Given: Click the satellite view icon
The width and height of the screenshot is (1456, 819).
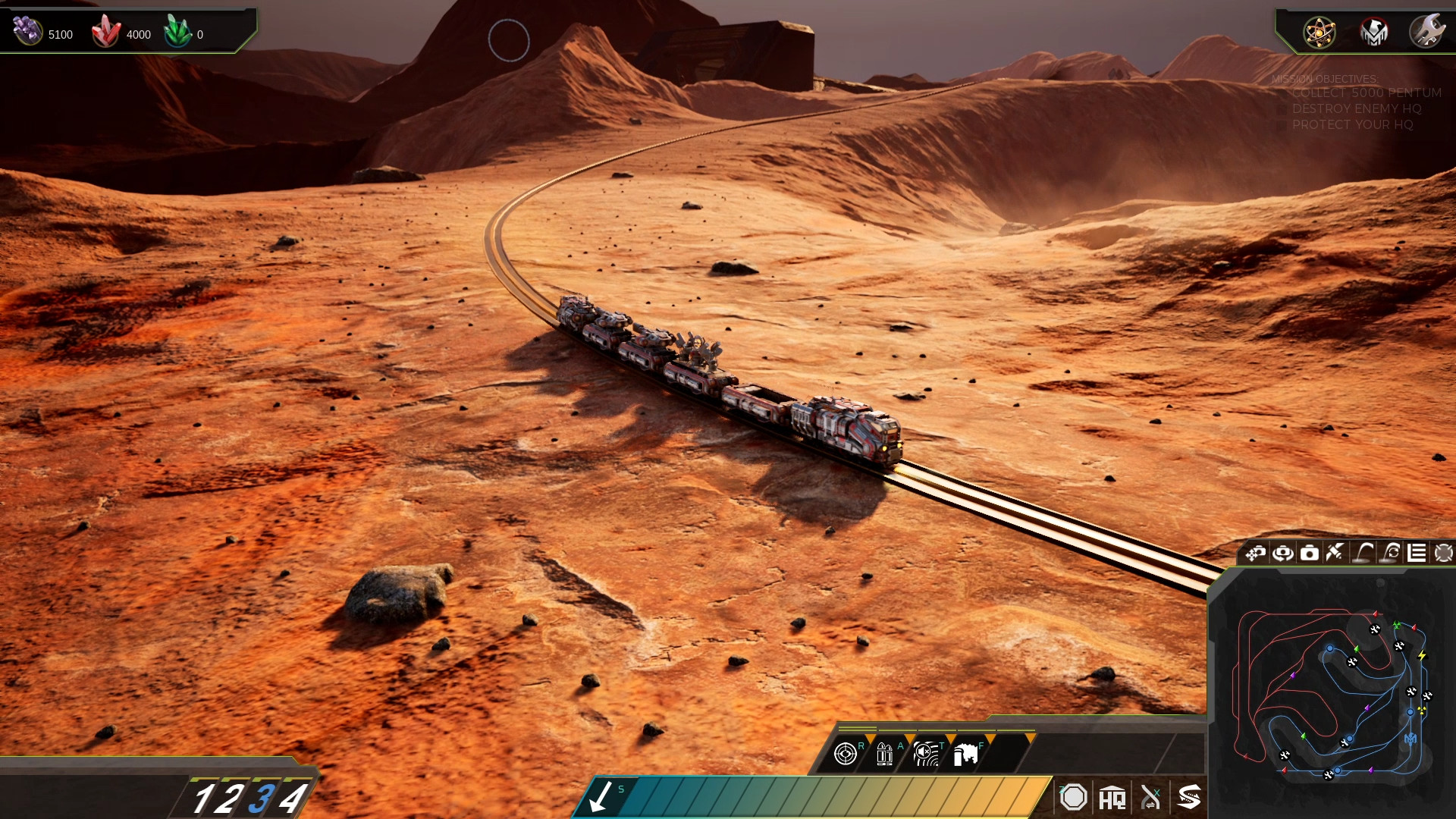Looking at the screenshot, I should (x=1335, y=553).
